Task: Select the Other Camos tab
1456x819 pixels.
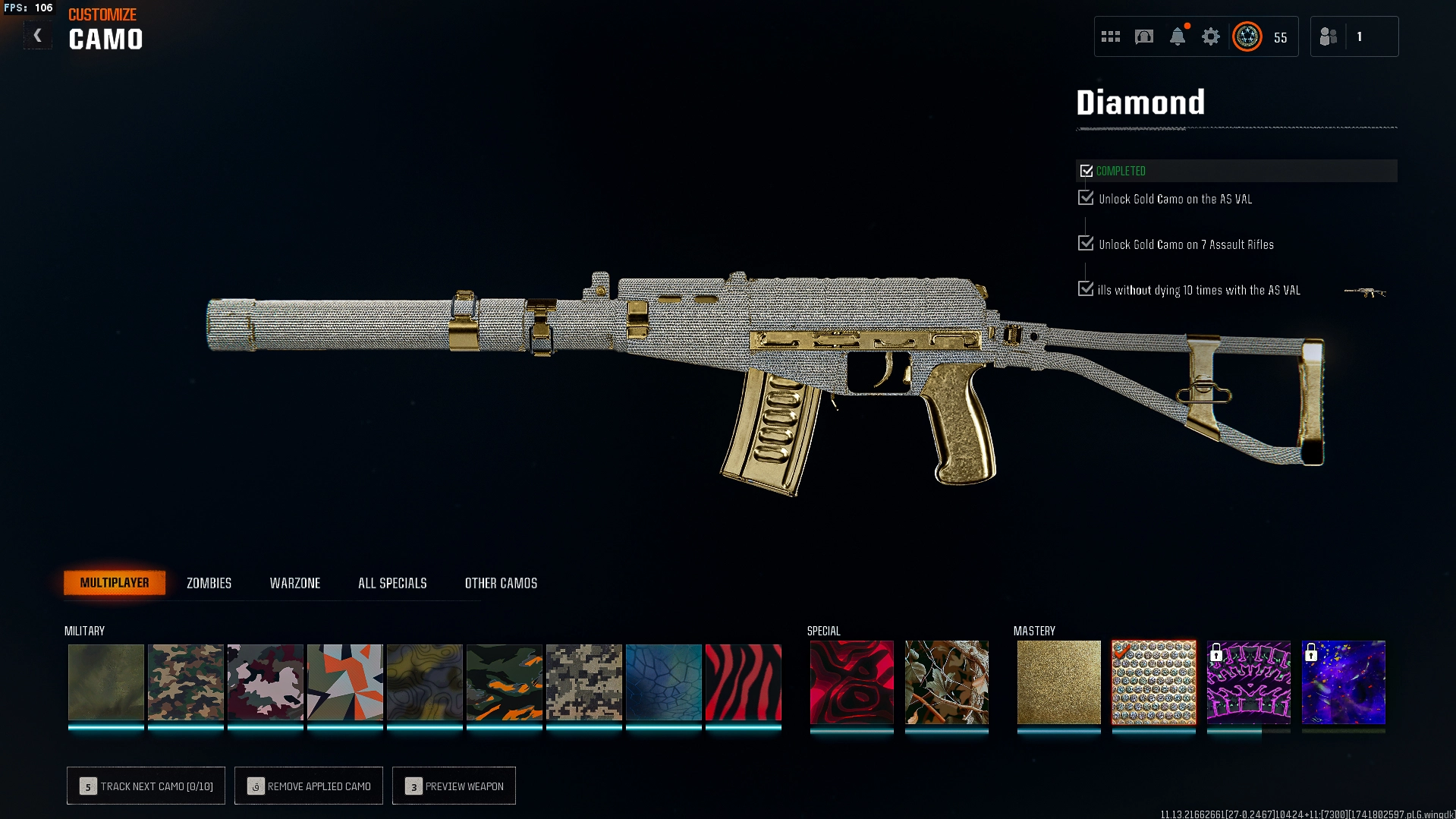Action: coord(501,583)
